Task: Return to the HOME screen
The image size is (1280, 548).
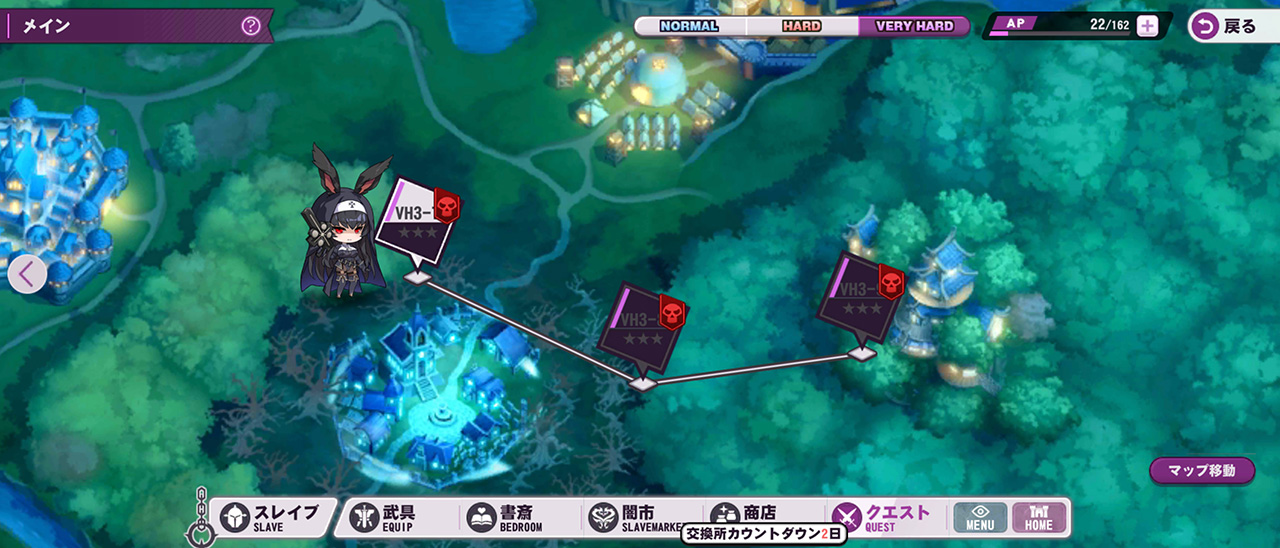Action: click(x=1039, y=517)
